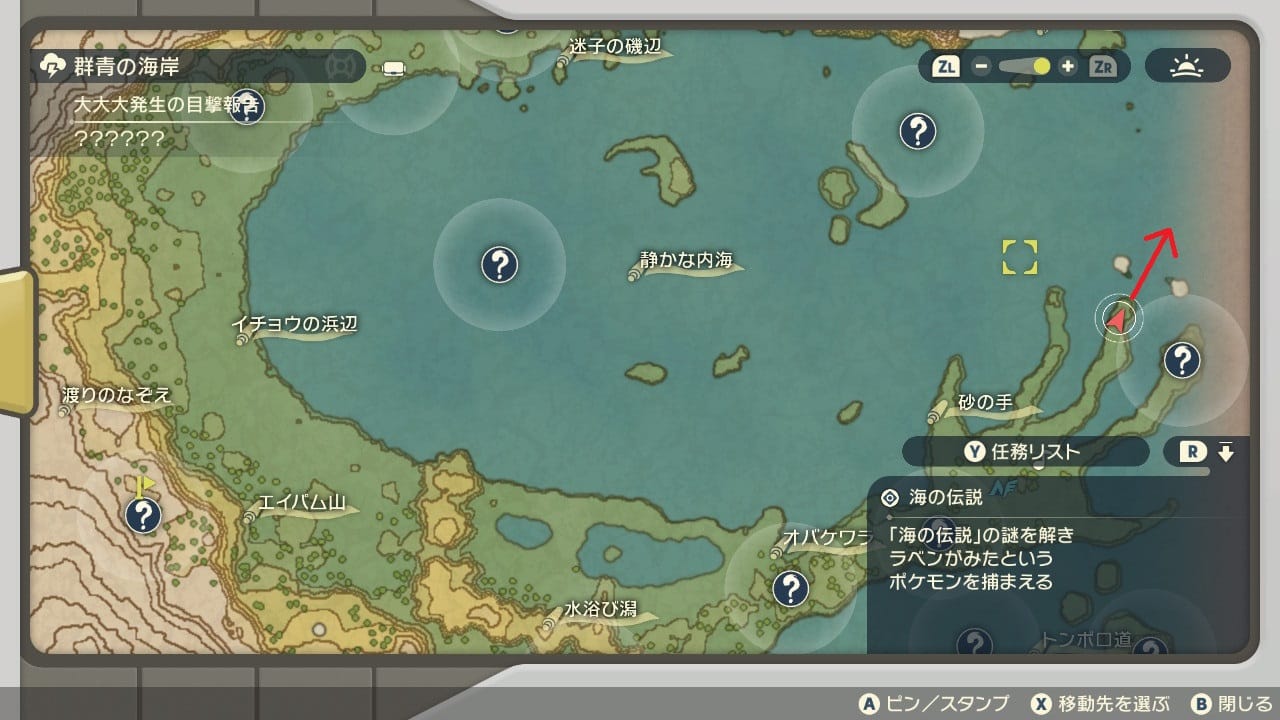The image size is (1280, 720).
Task: Click the zoom slider's plus button
Action: pos(1068,67)
